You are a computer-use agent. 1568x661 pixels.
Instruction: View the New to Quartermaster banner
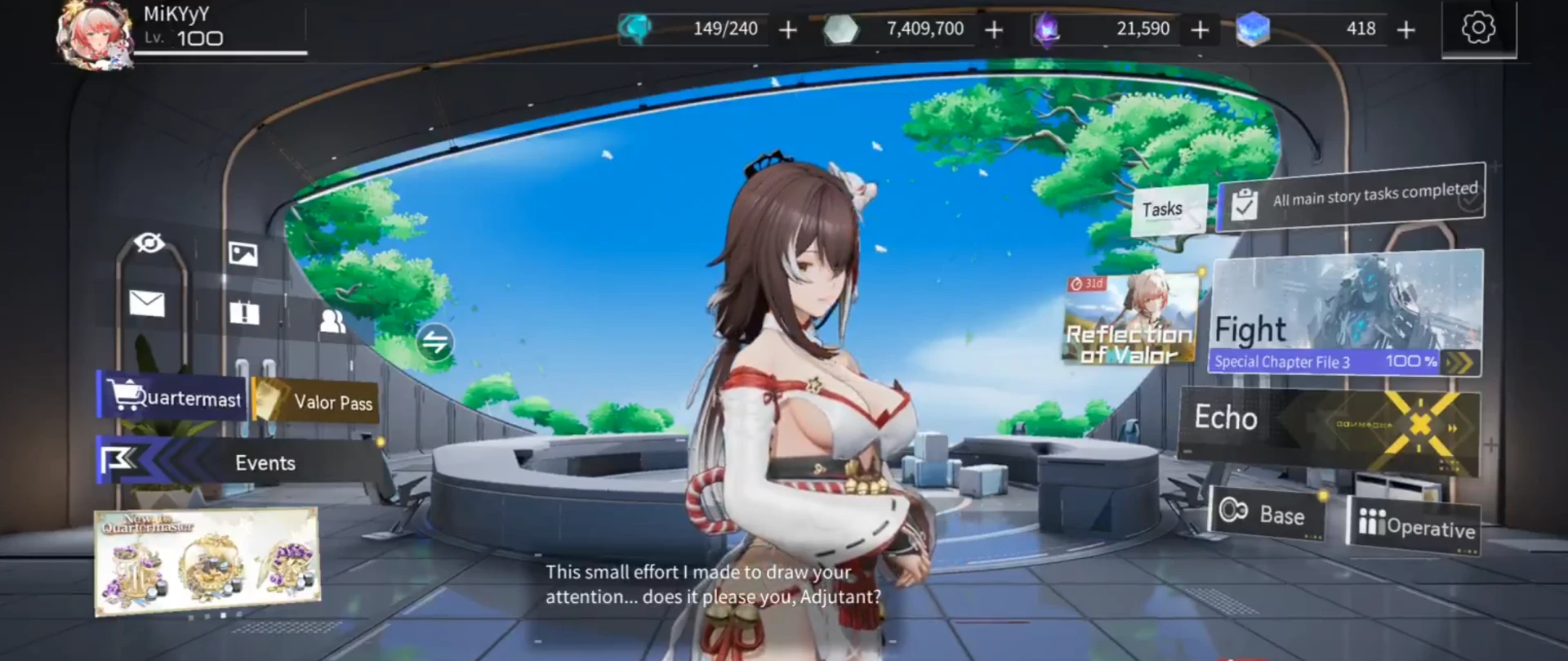207,561
